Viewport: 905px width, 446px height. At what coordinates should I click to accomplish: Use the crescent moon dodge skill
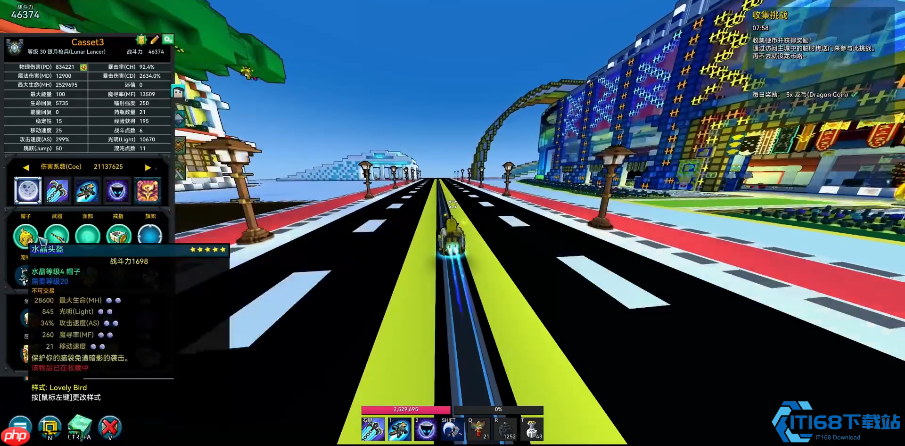tap(452, 428)
